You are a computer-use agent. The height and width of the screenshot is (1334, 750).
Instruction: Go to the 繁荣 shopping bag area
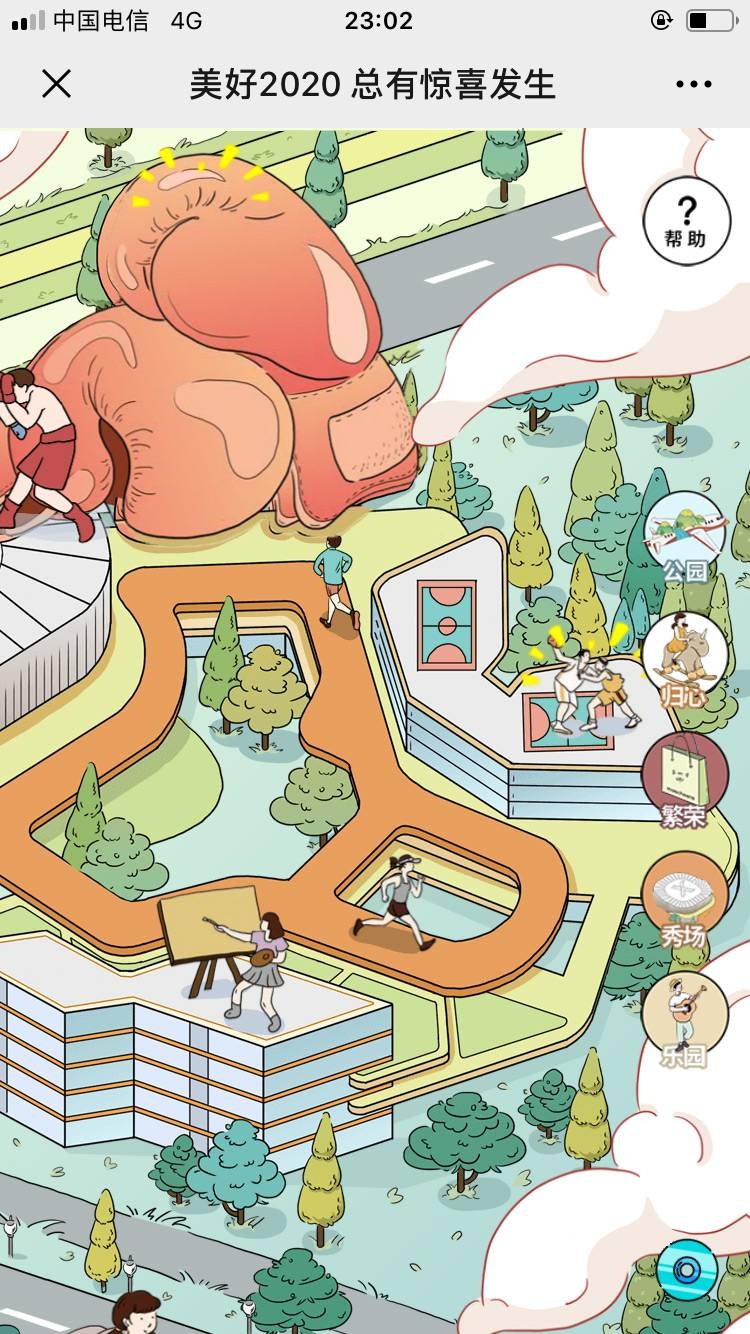coord(685,779)
